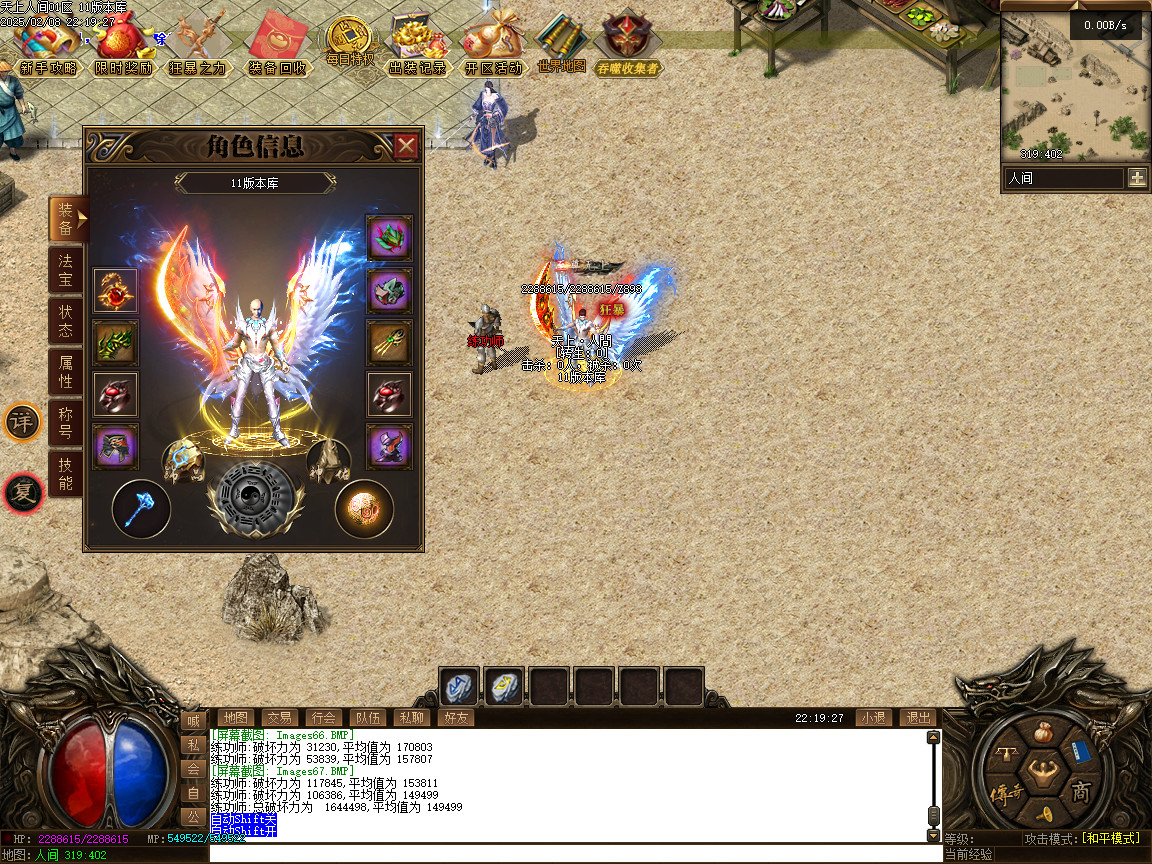Image resolution: width=1152 pixels, height=864 pixels.
Task: Close the 角色信息 character window
Action: pos(406,147)
